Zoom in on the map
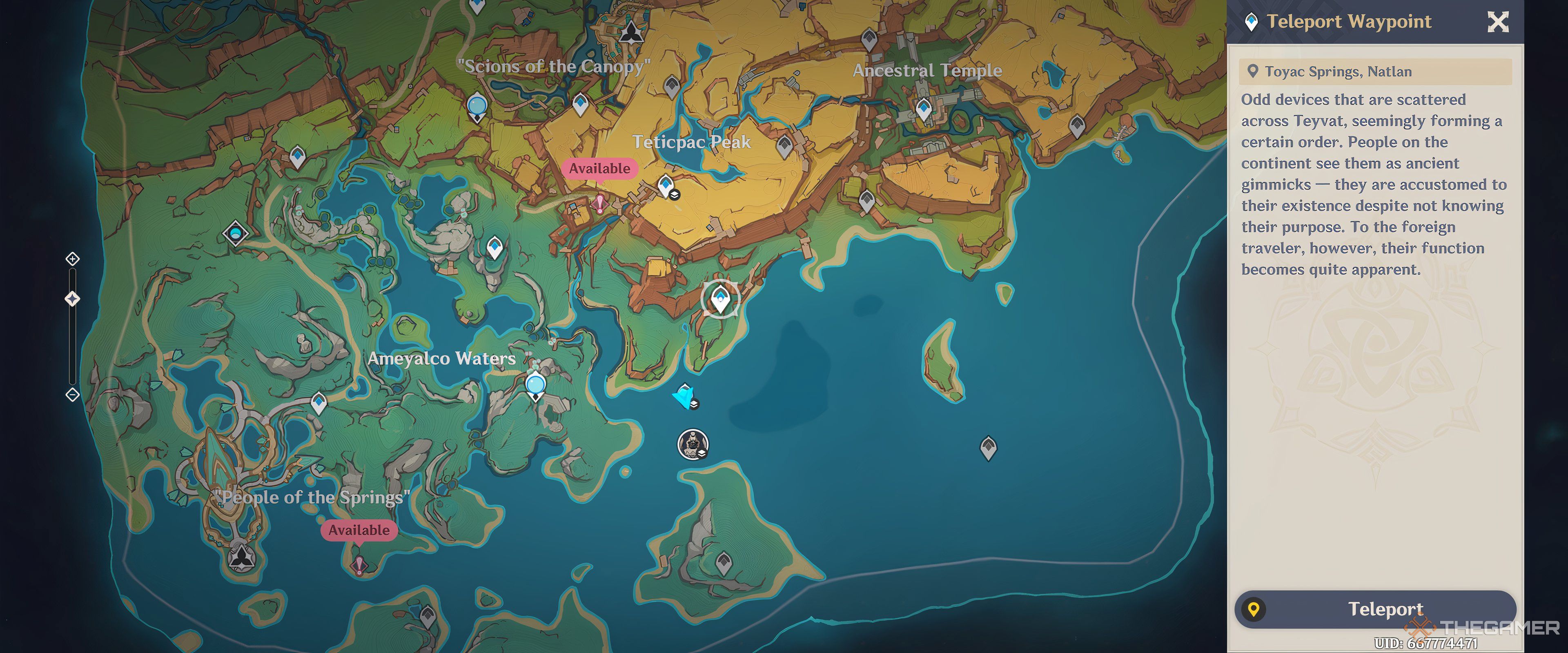Image resolution: width=1568 pixels, height=653 pixels. click(72, 259)
